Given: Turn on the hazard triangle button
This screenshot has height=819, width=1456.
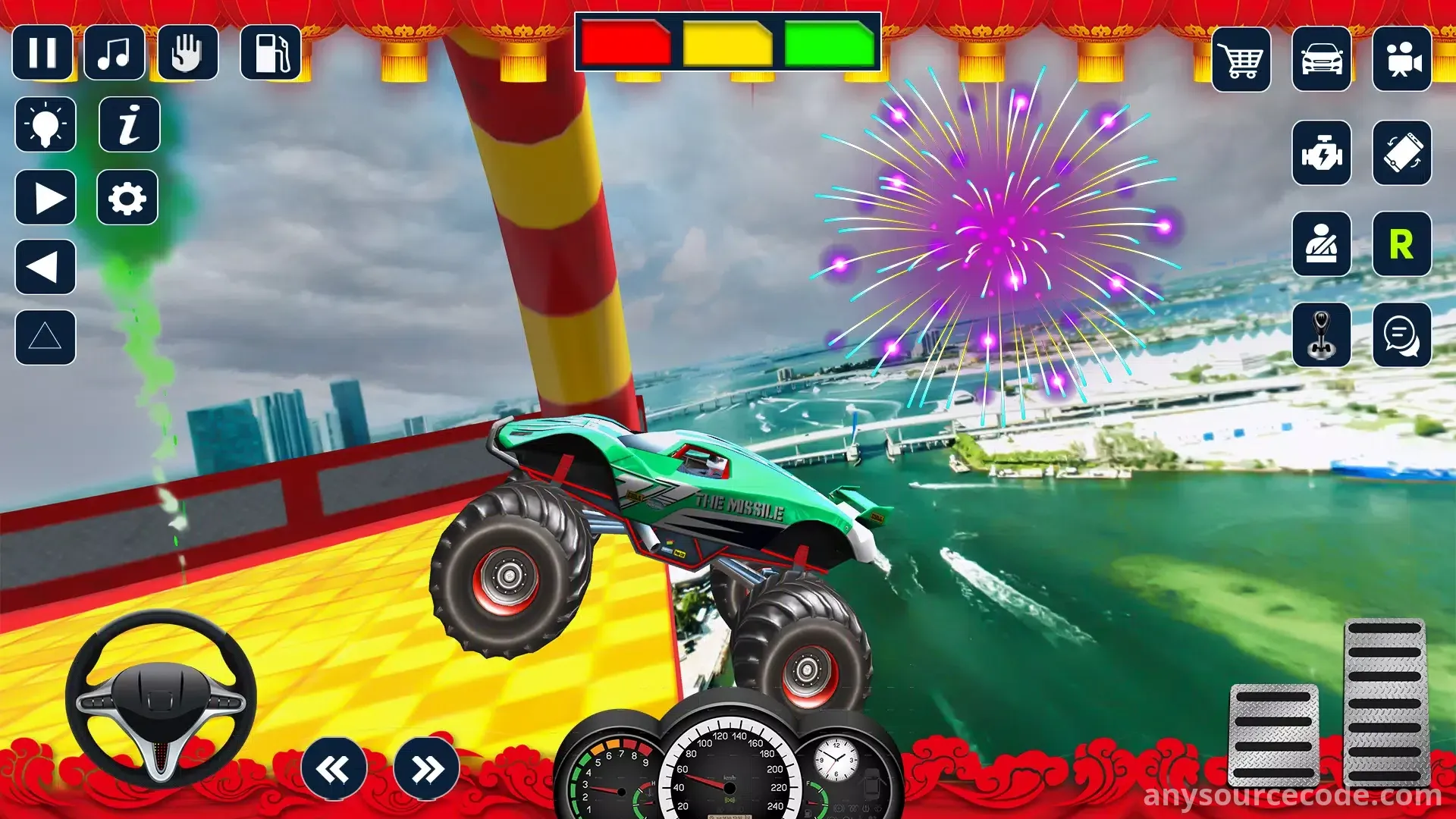Looking at the screenshot, I should (45, 337).
